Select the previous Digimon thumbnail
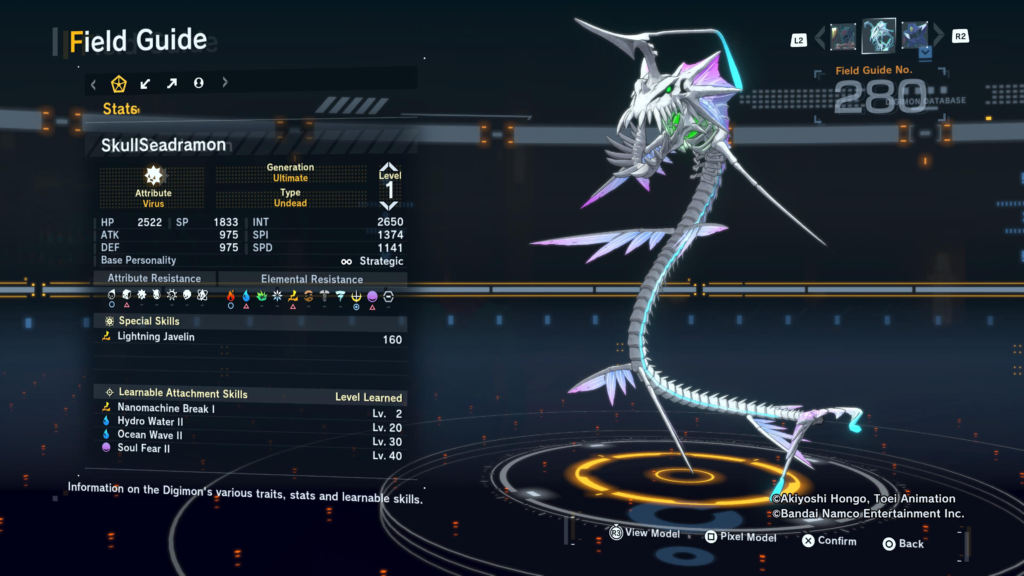 pyautogui.click(x=843, y=37)
